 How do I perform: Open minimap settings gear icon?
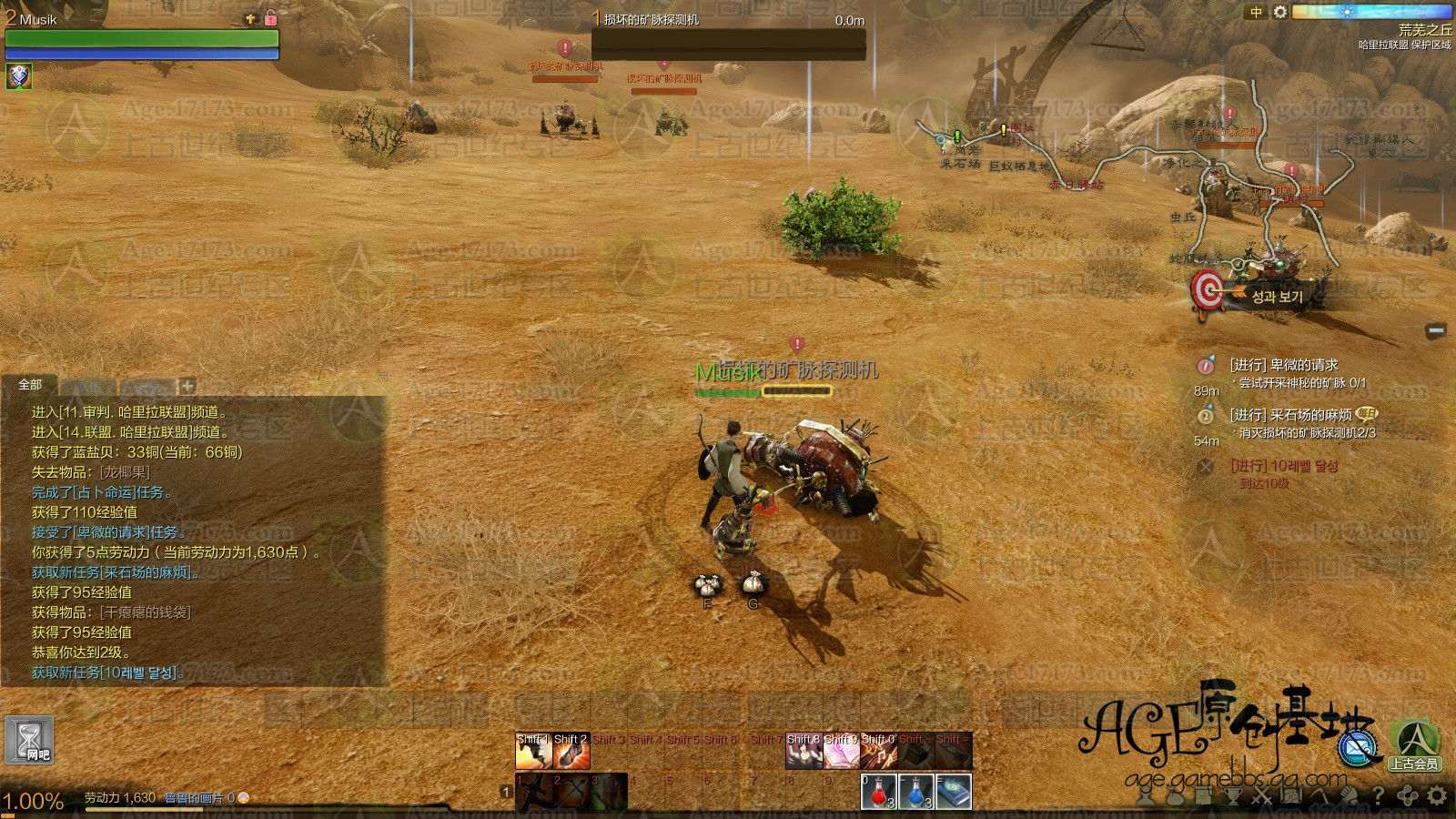(x=1280, y=12)
